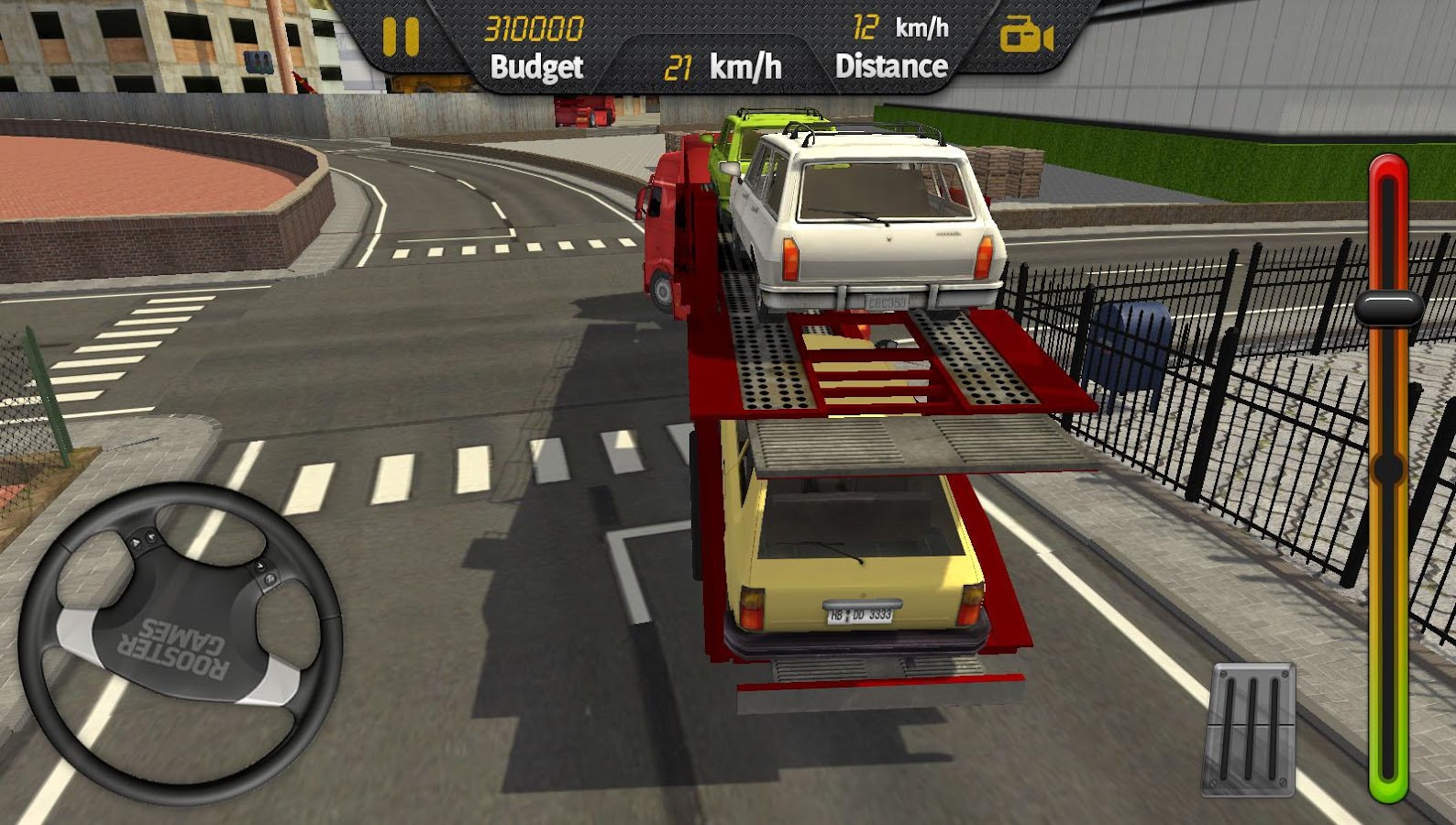Click the steering wheel control
Image resolution: width=1456 pixels, height=825 pixels.
[181, 644]
